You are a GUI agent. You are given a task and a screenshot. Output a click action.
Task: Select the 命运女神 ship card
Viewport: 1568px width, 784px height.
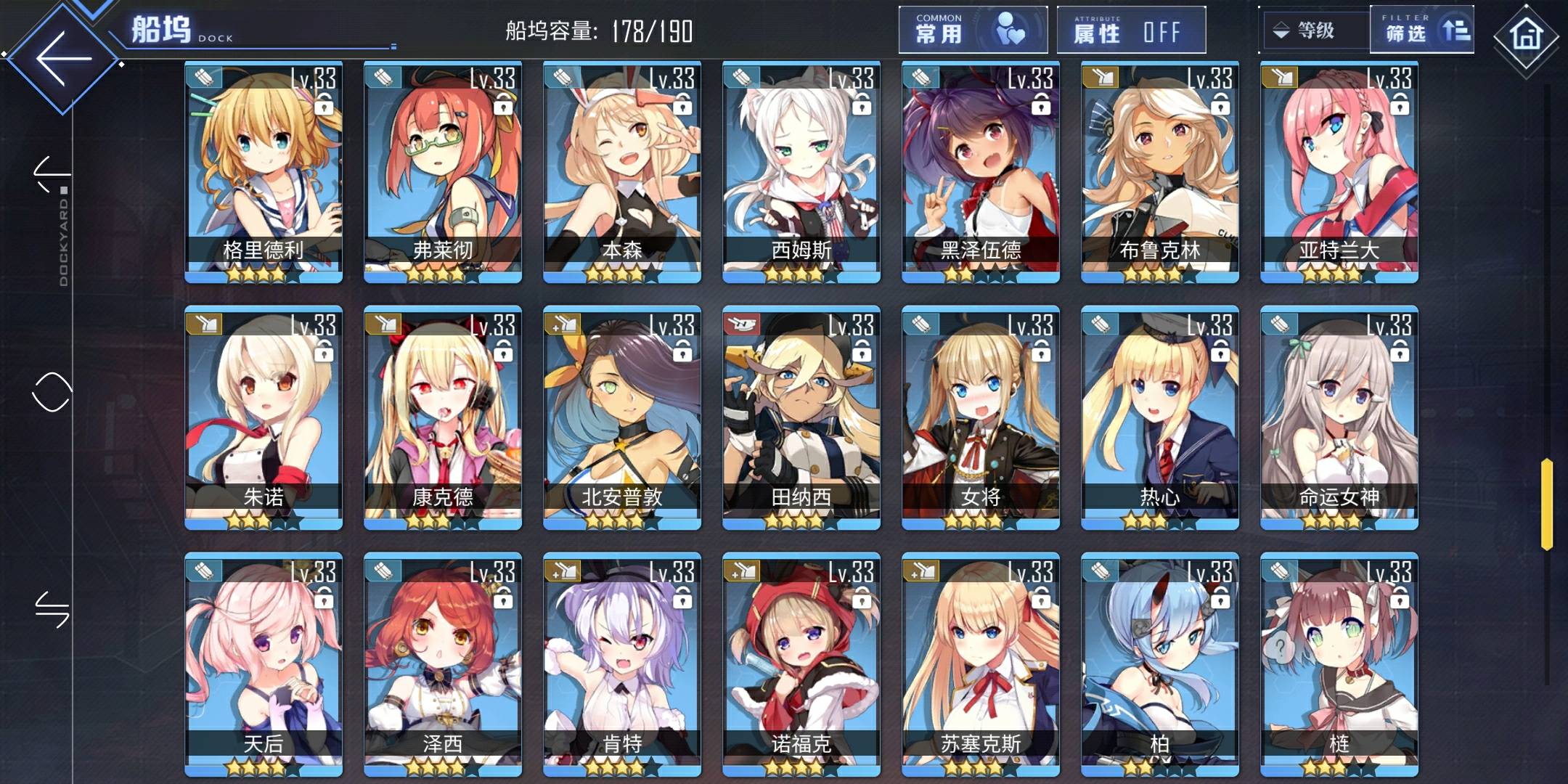click(1339, 417)
